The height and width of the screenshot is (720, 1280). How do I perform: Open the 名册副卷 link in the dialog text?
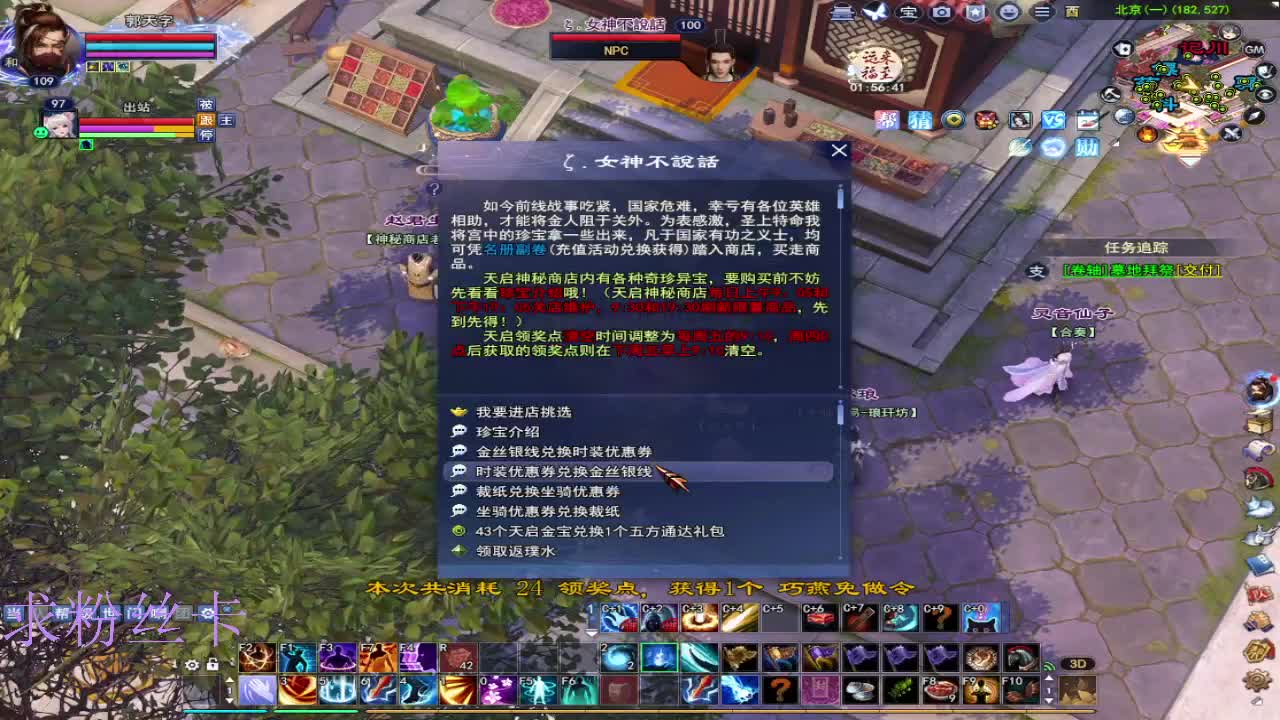(515, 250)
